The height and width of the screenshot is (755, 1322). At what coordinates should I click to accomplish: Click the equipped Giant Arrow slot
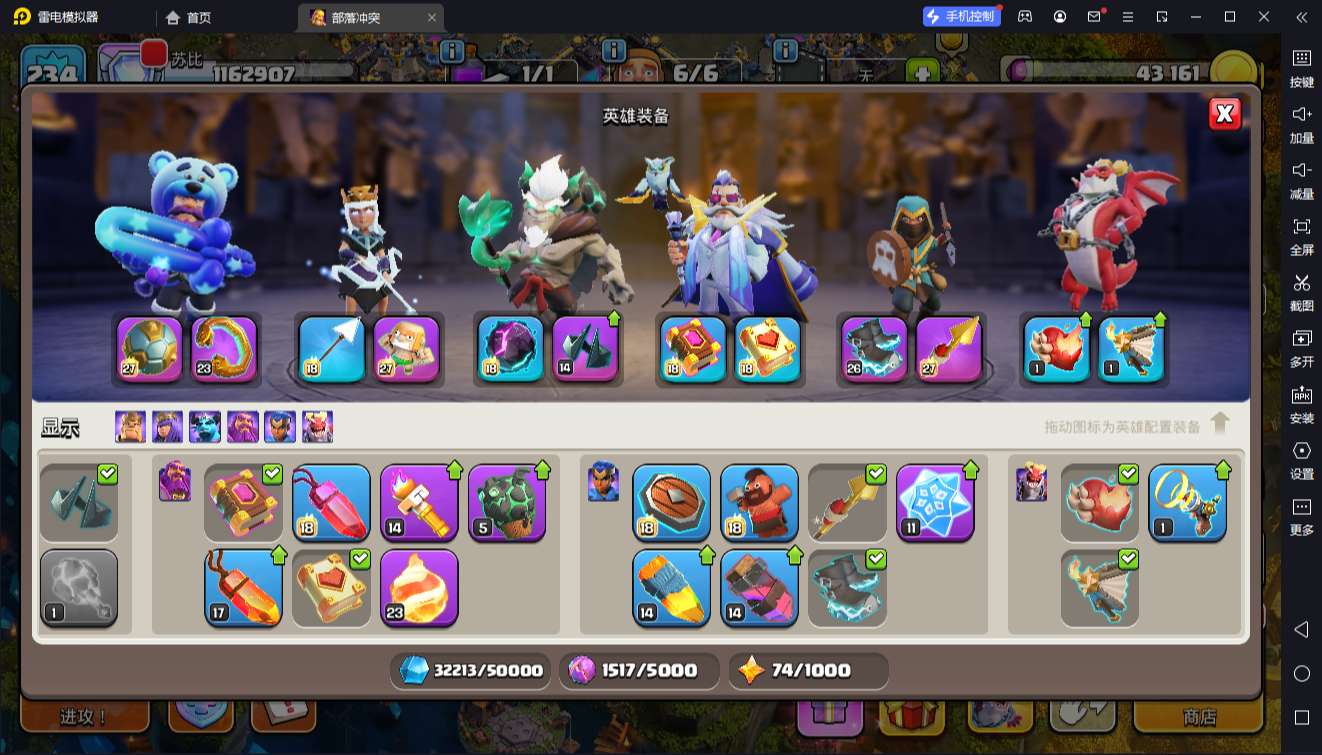click(x=332, y=349)
